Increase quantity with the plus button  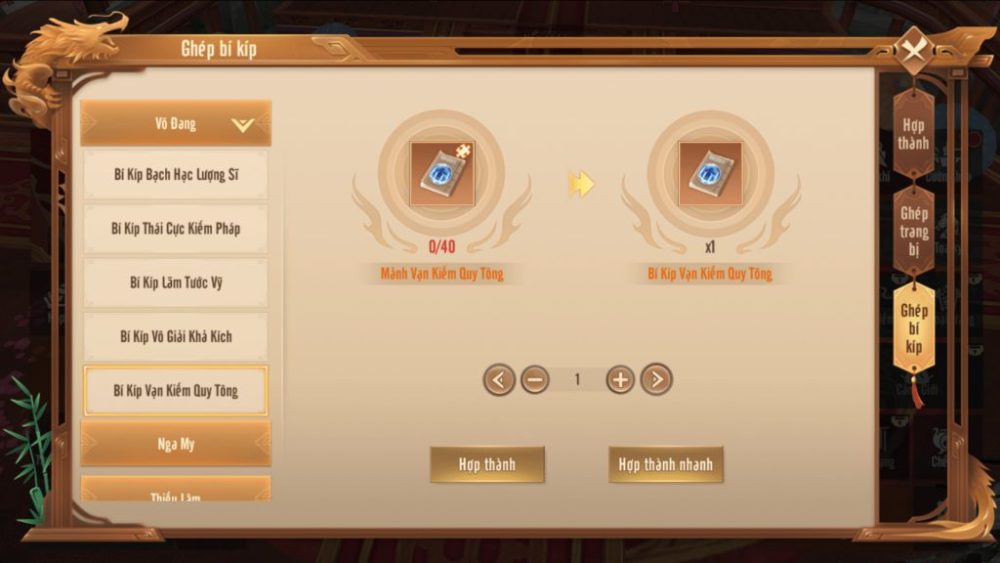(x=620, y=380)
